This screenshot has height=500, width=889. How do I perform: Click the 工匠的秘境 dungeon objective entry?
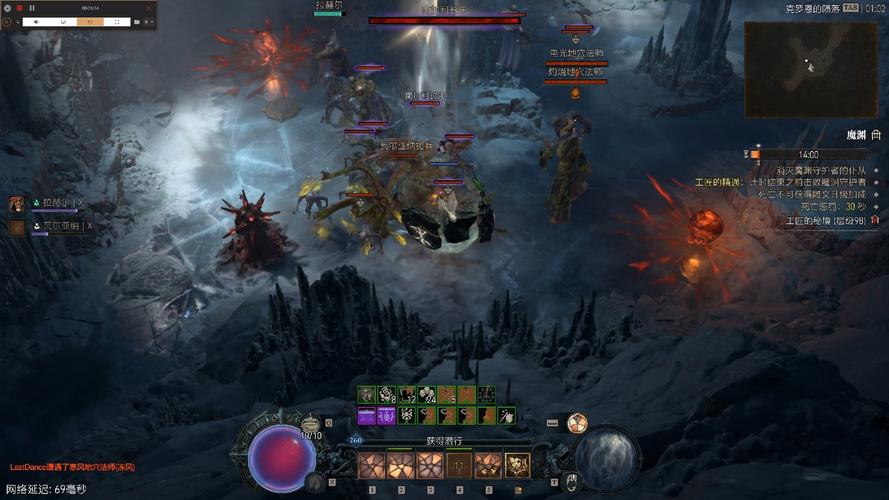[x=825, y=219]
